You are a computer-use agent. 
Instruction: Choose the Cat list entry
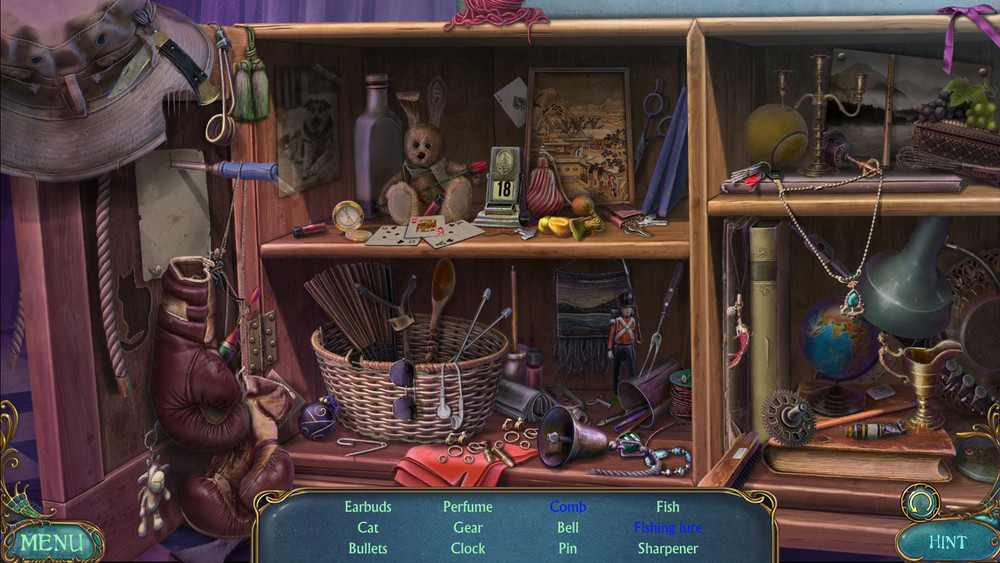pyautogui.click(x=368, y=527)
